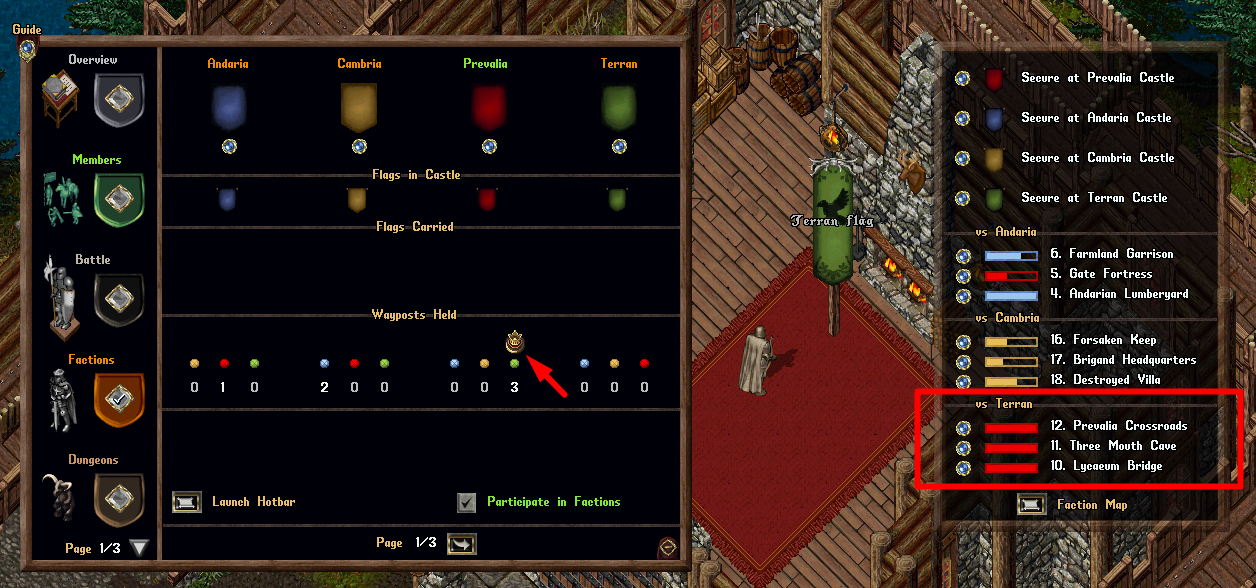This screenshot has width=1256, height=588.
Task: Click the gem under the Cambria banner
Action: pos(359,146)
